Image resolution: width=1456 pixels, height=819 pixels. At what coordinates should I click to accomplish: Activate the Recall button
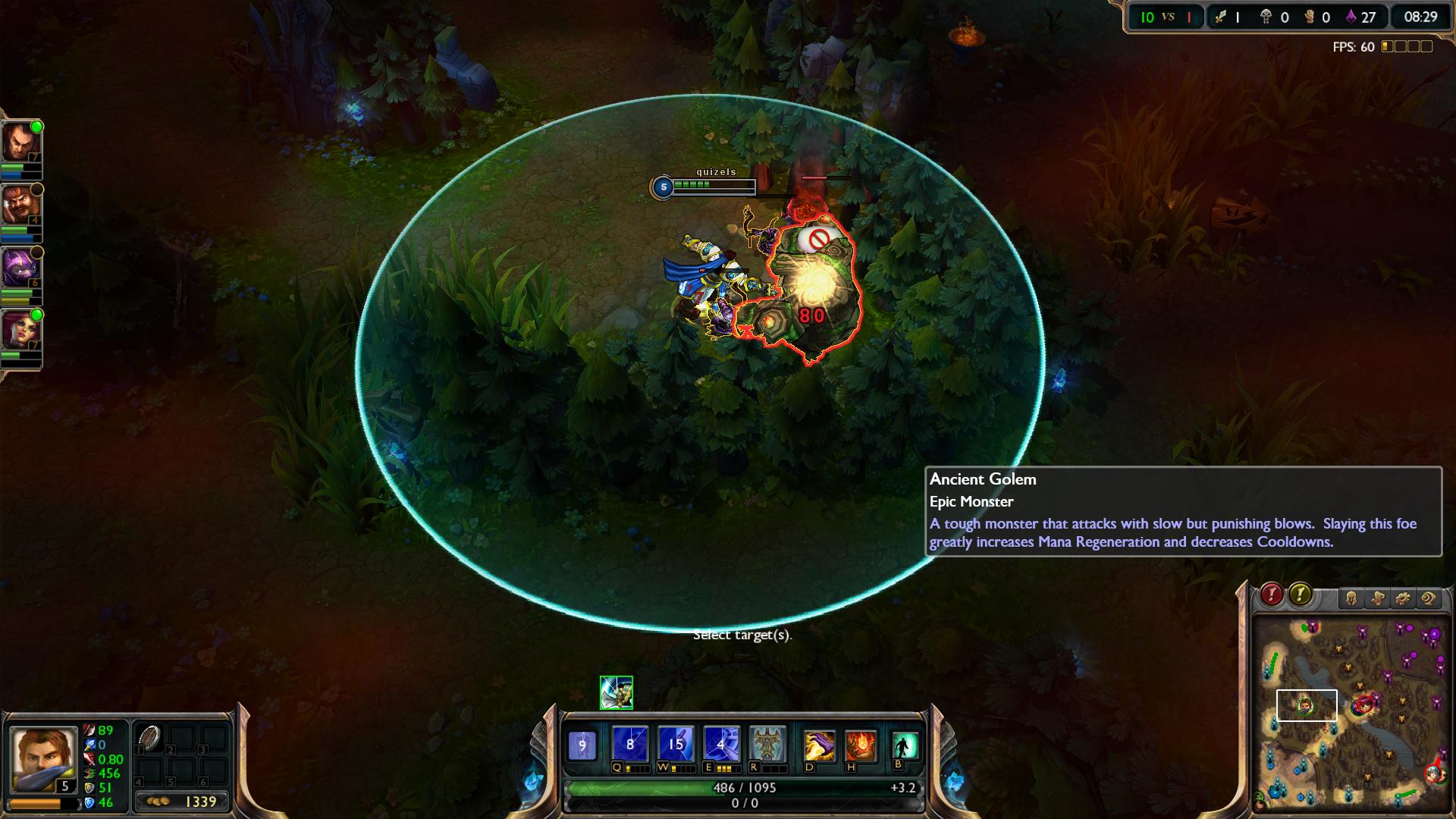click(905, 745)
